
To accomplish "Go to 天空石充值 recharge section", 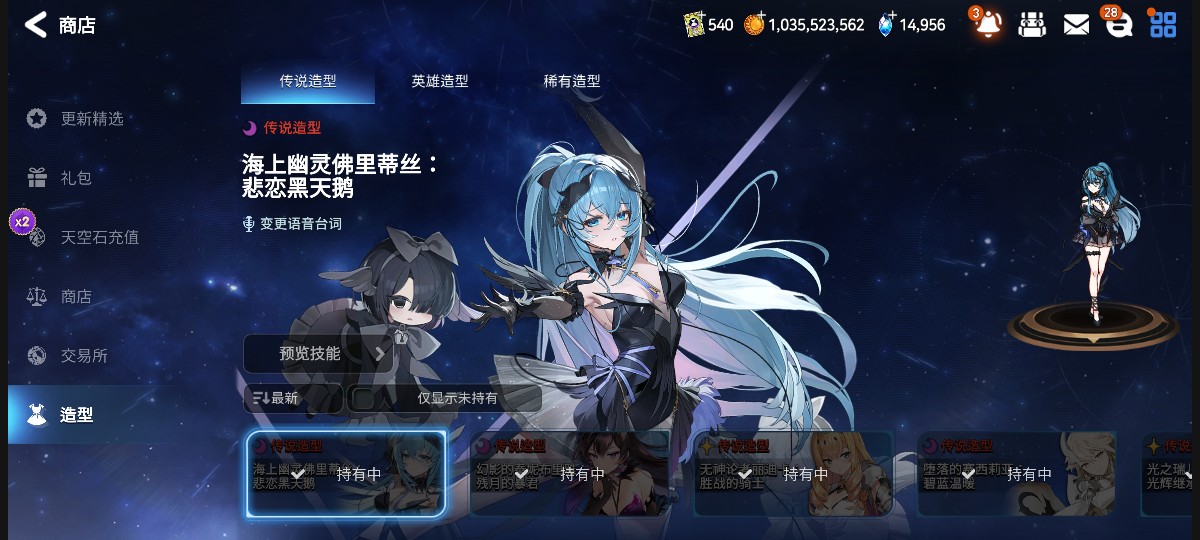I will [99, 237].
